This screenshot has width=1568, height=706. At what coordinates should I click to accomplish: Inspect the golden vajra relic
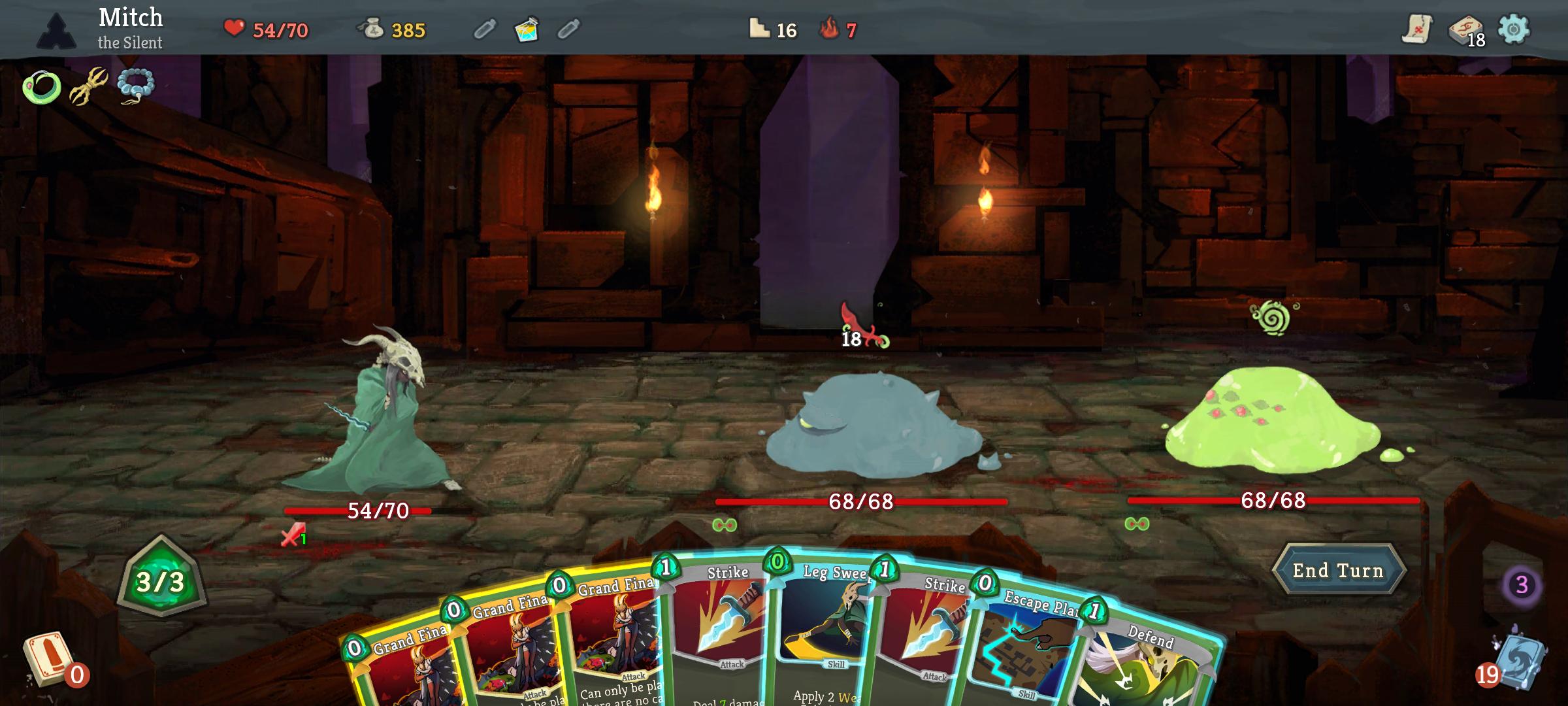[x=90, y=86]
